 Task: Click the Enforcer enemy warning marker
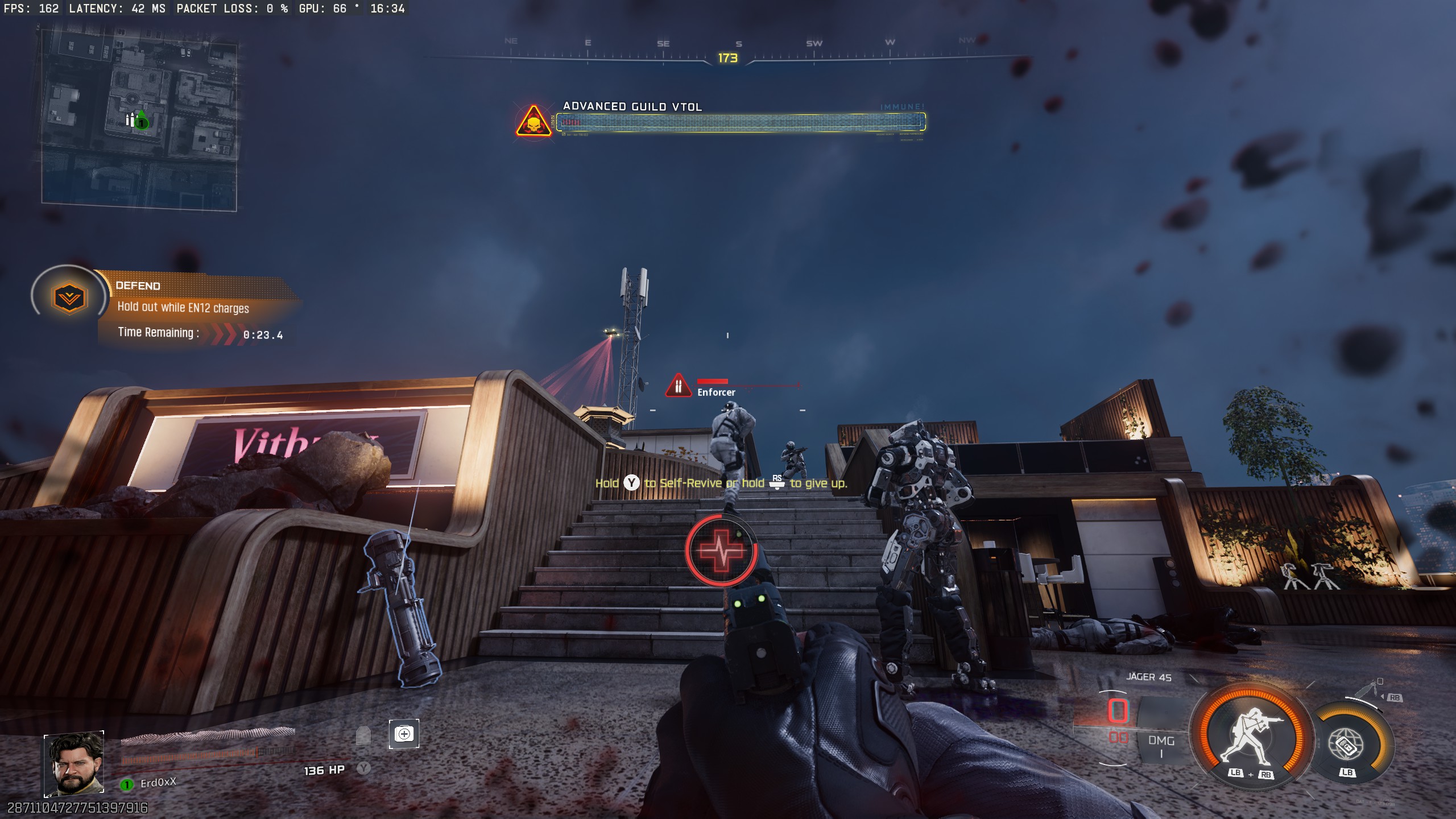coord(678,386)
